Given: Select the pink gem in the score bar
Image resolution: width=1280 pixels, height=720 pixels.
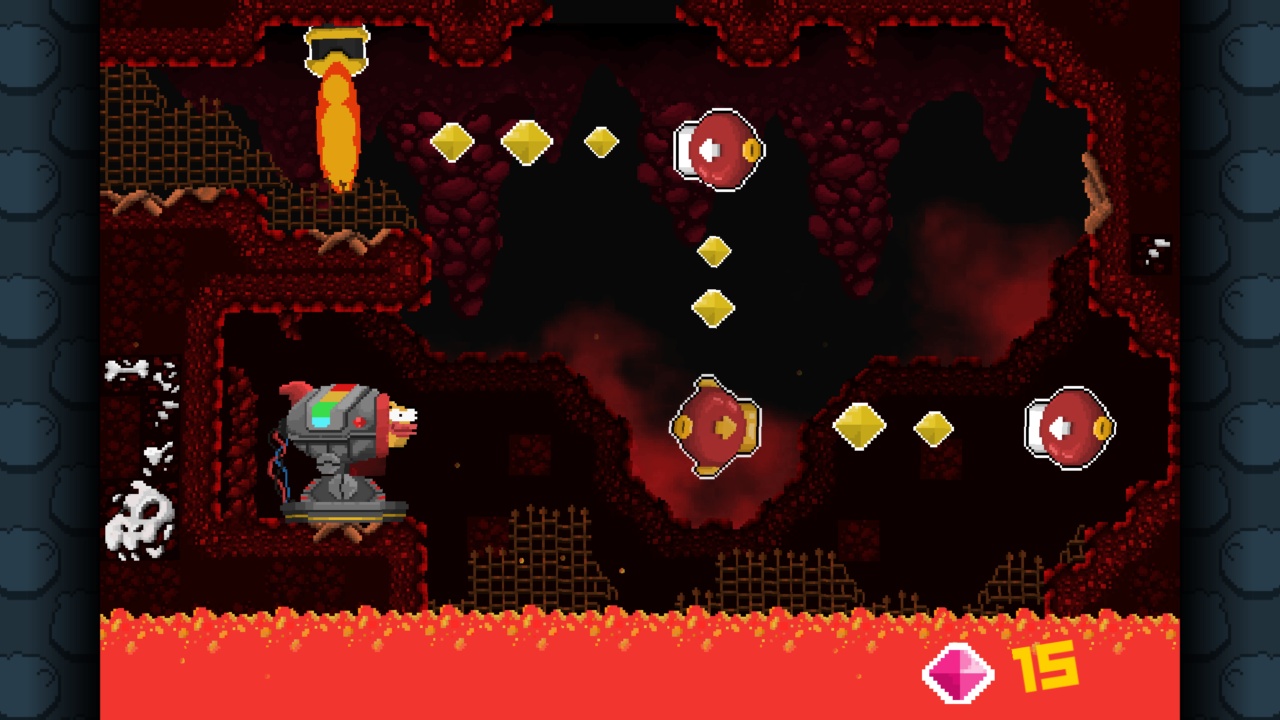Looking at the screenshot, I should [957, 673].
